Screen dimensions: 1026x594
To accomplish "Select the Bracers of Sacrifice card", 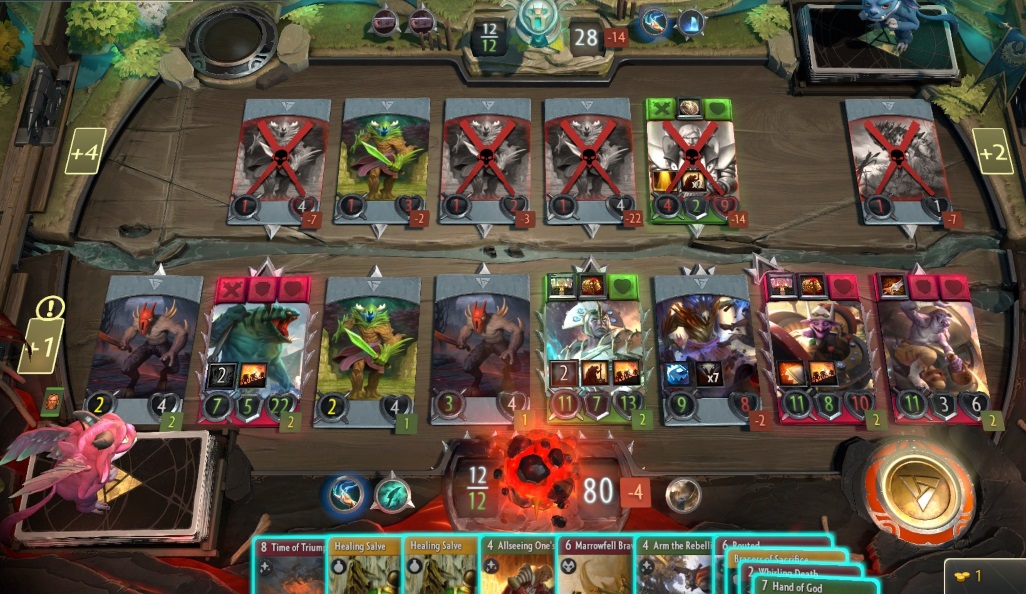I will coord(780,559).
